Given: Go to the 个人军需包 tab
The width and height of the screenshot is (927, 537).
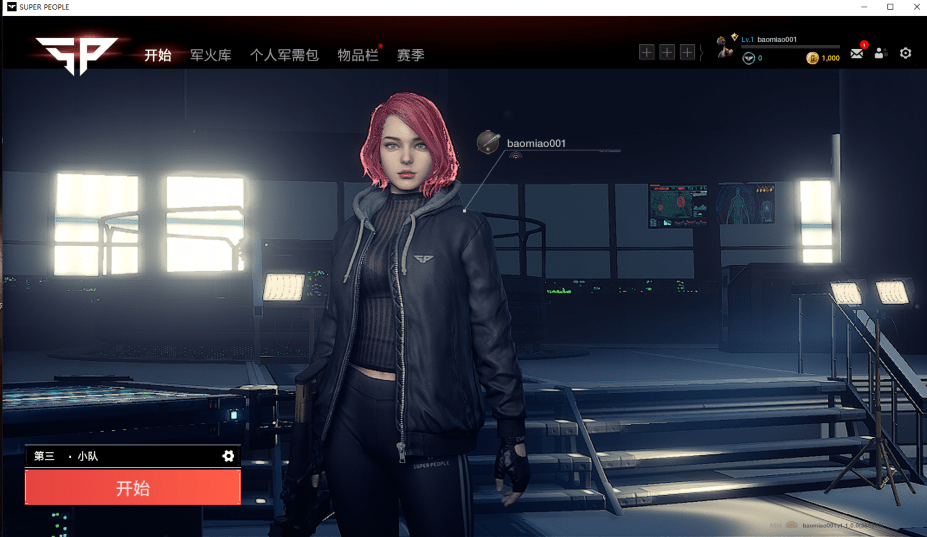Looking at the screenshot, I should pyautogui.click(x=284, y=55).
